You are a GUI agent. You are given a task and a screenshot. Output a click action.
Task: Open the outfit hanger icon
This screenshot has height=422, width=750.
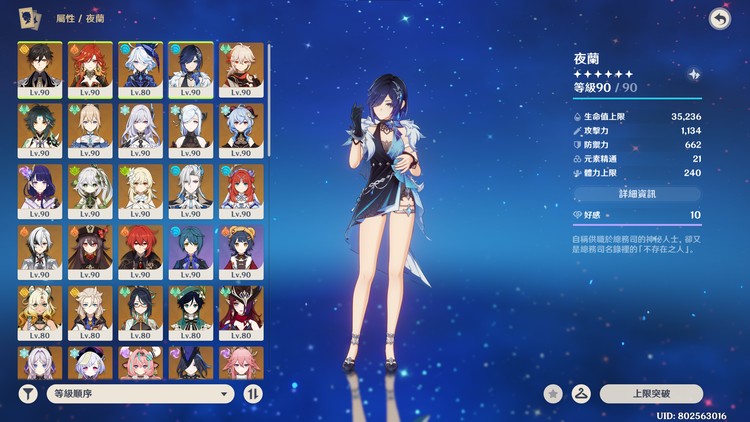pyautogui.click(x=580, y=394)
